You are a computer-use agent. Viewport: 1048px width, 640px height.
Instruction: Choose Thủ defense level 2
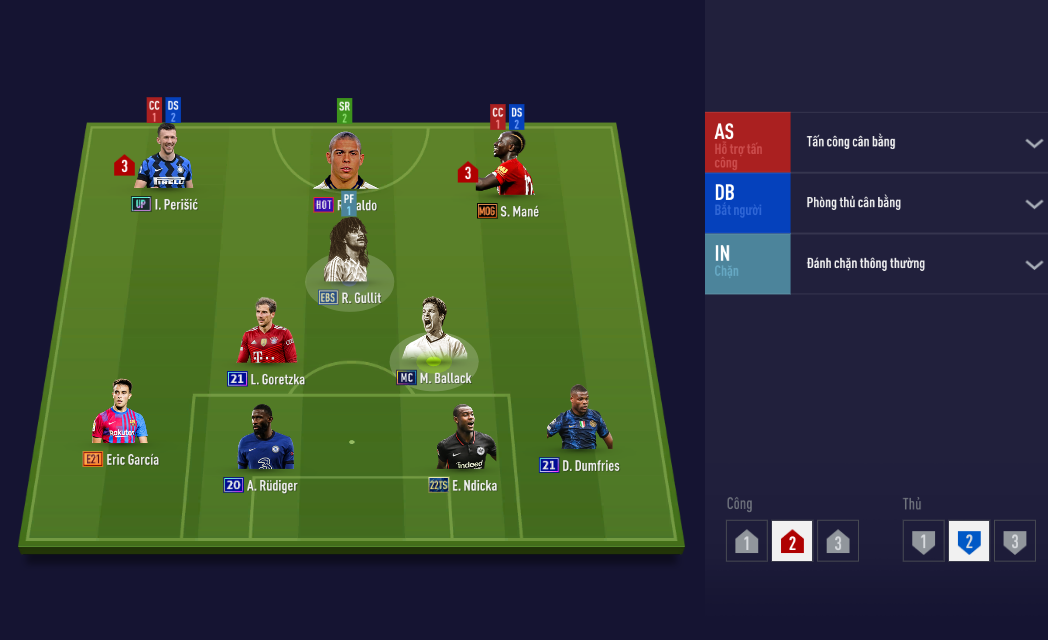969,541
